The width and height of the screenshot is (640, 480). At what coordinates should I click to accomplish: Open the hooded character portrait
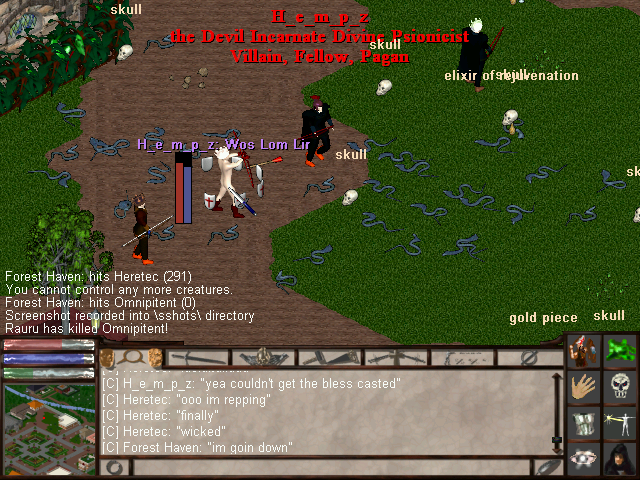(x=620, y=458)
